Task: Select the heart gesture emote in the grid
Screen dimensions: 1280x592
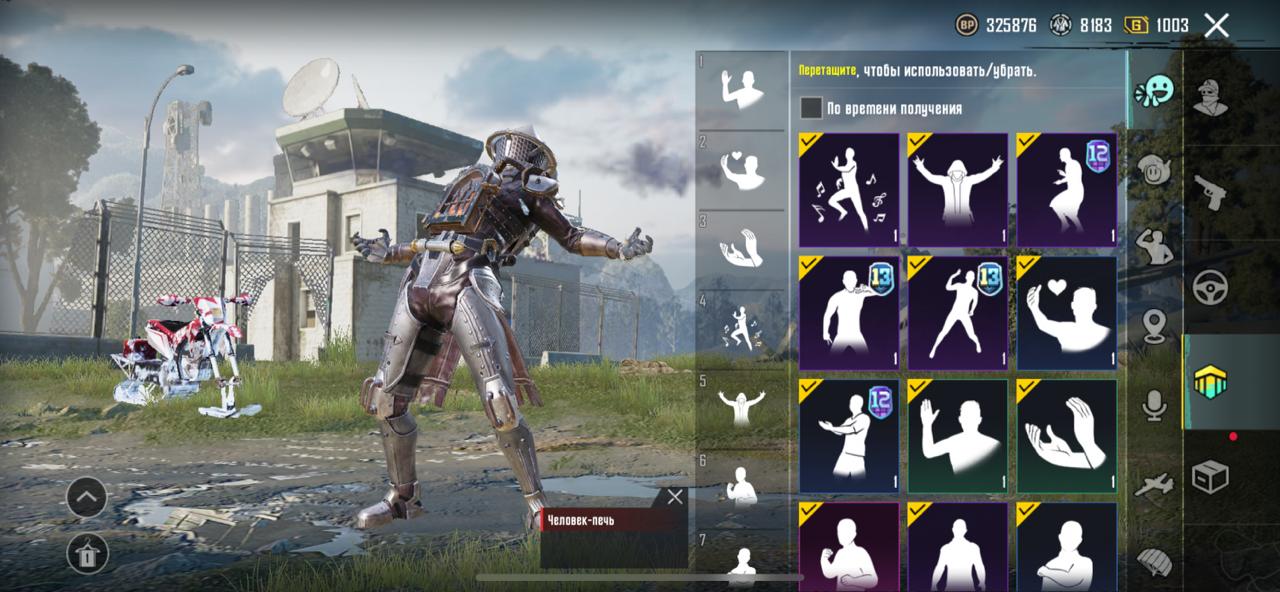Action: pos(1066,313)
